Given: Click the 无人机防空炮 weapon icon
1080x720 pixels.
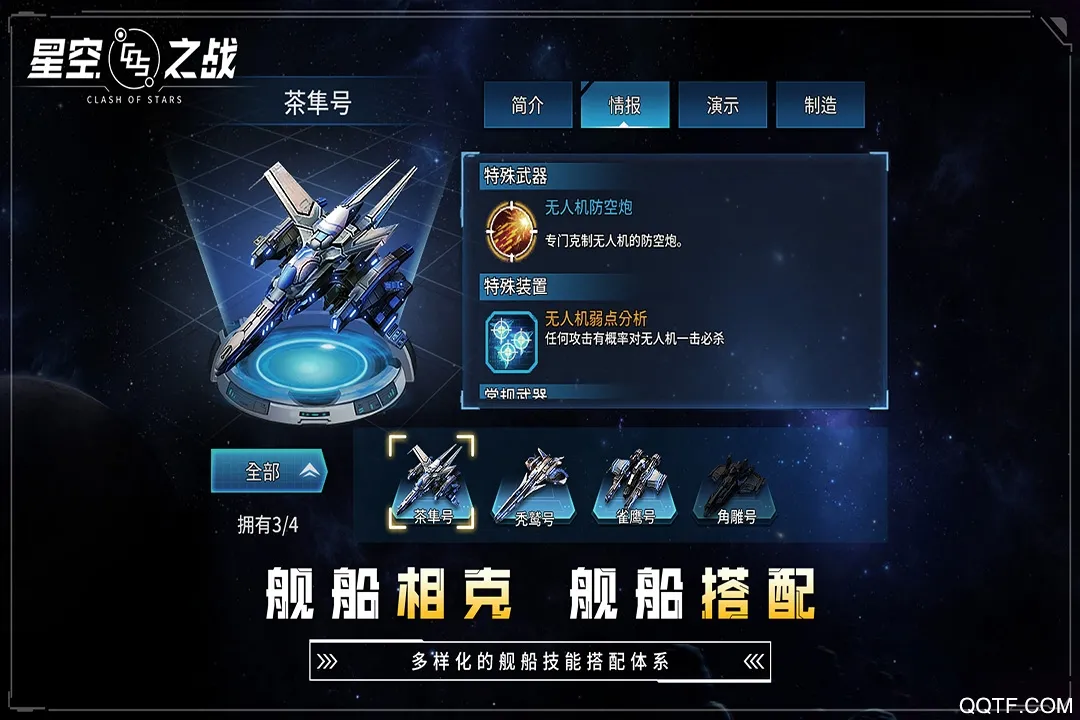Looking at the screenshot, I should tap(511, 228).
